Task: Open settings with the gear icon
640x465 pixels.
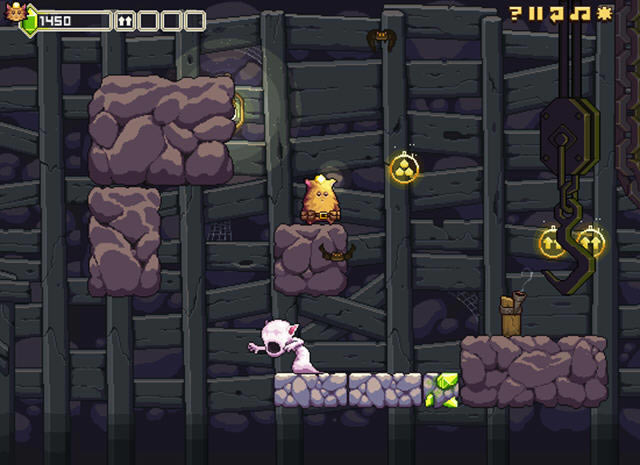Action: (603, 13)
